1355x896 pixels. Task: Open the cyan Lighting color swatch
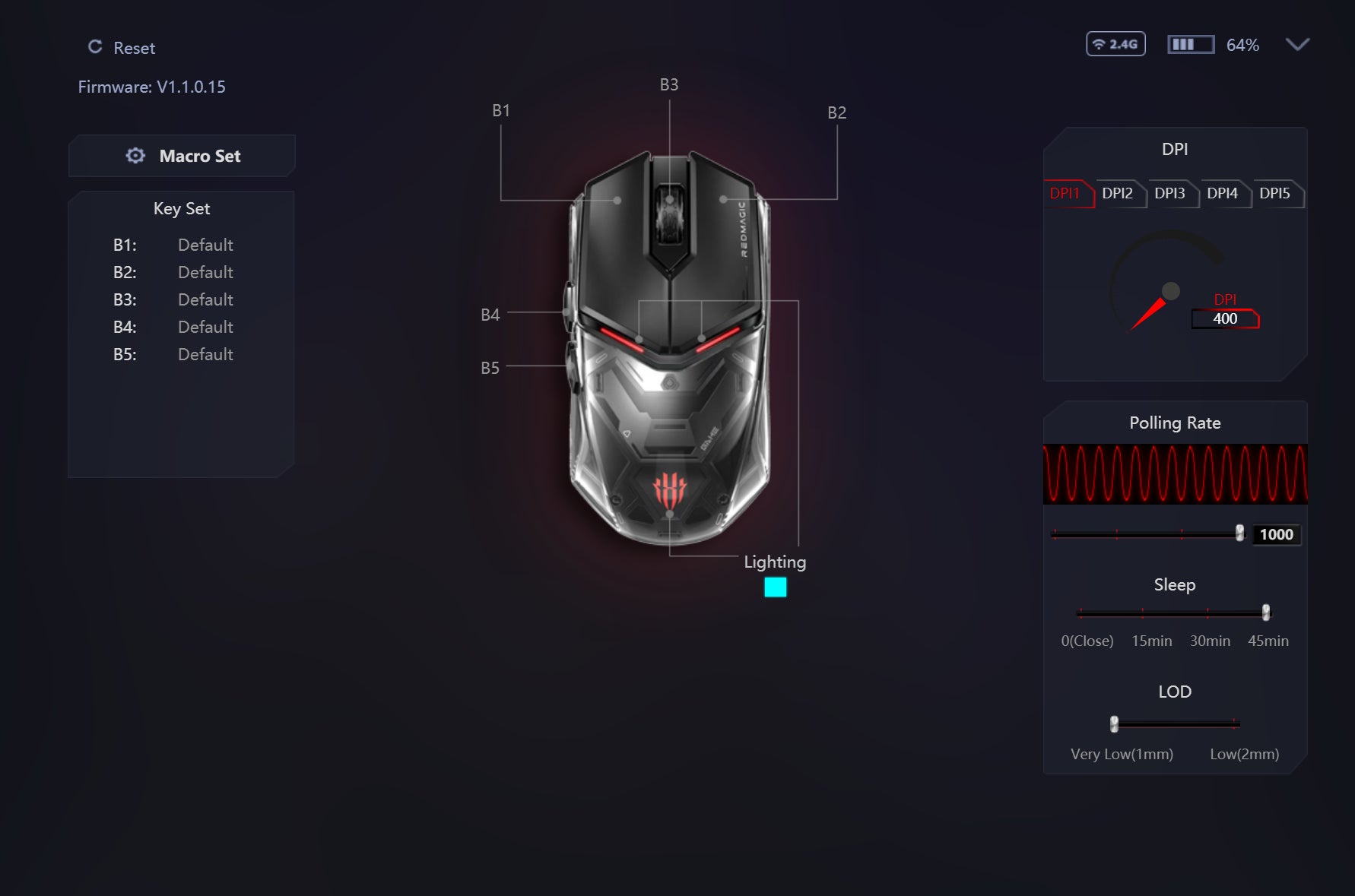(776, 587)
